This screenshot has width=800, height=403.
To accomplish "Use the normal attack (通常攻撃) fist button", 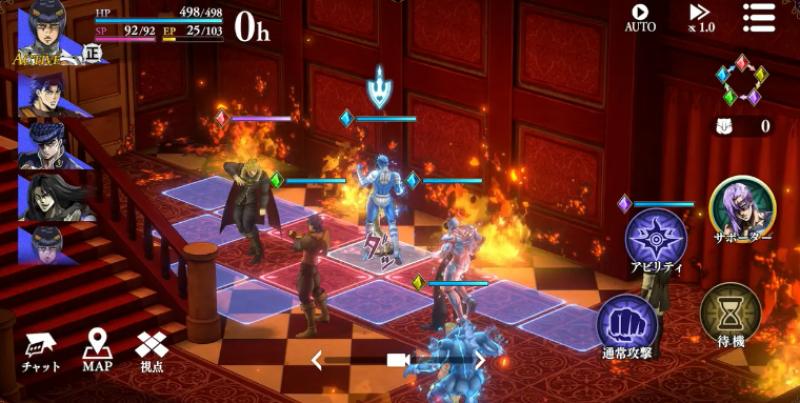I will (x=628, y=329).
